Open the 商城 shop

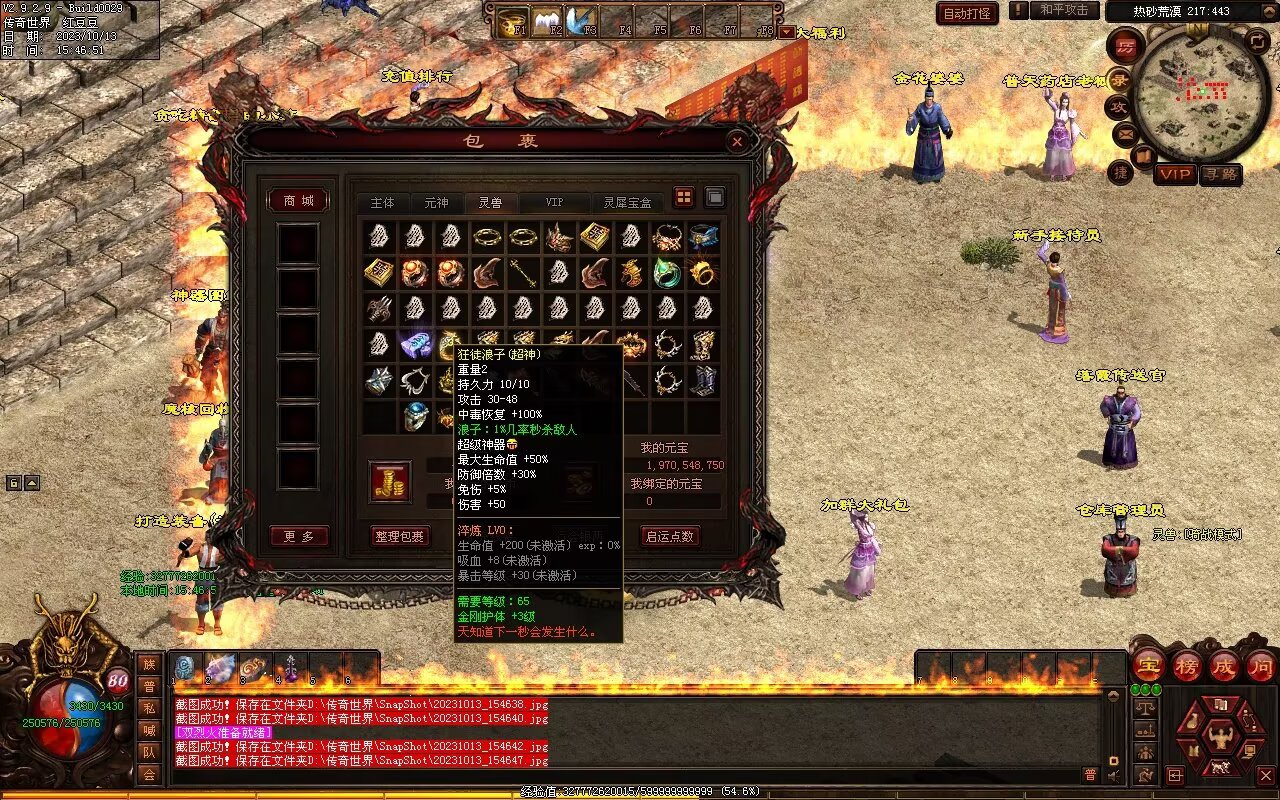299,201
